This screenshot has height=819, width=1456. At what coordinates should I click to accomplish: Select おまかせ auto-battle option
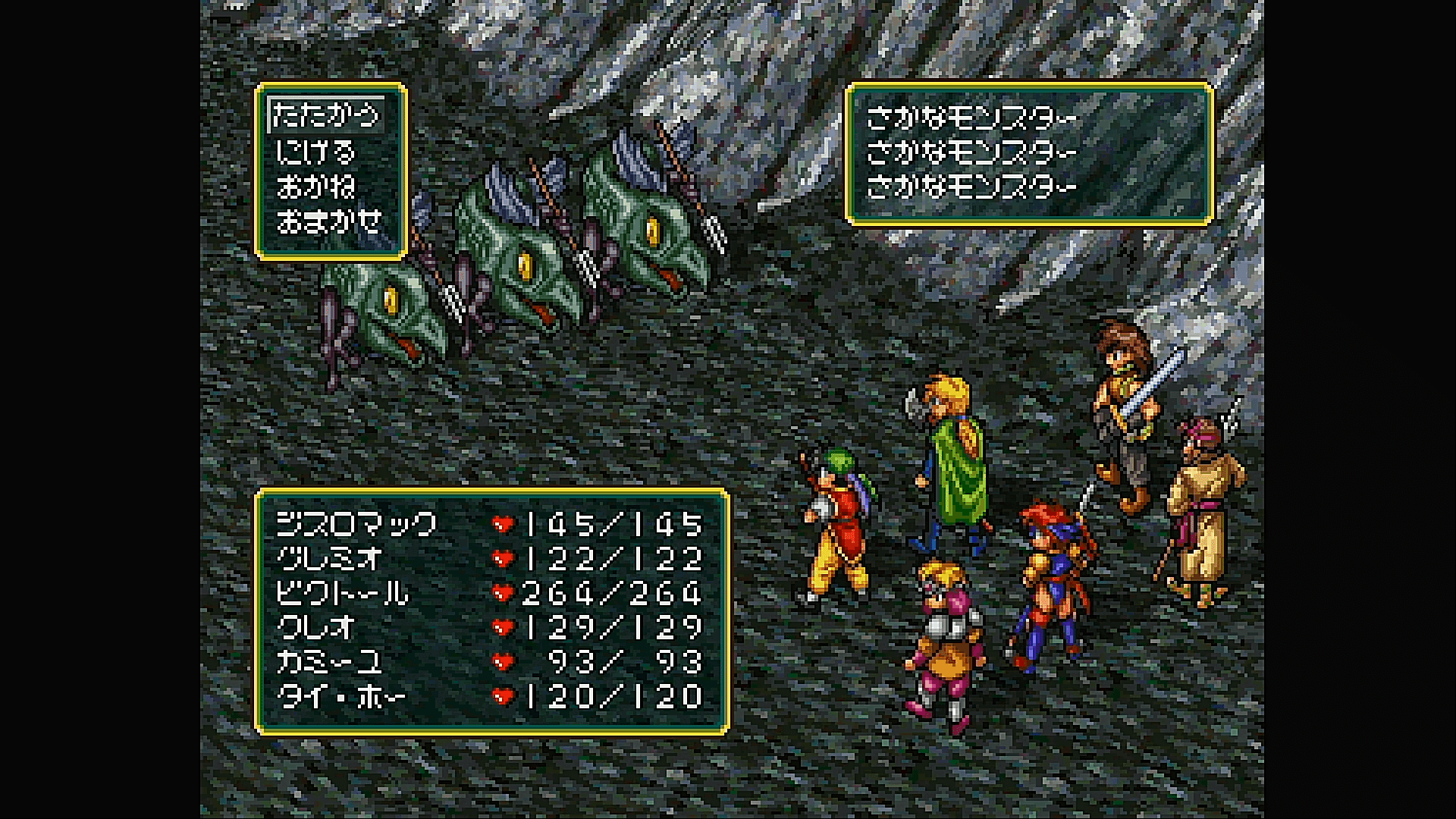coord(329,222)
